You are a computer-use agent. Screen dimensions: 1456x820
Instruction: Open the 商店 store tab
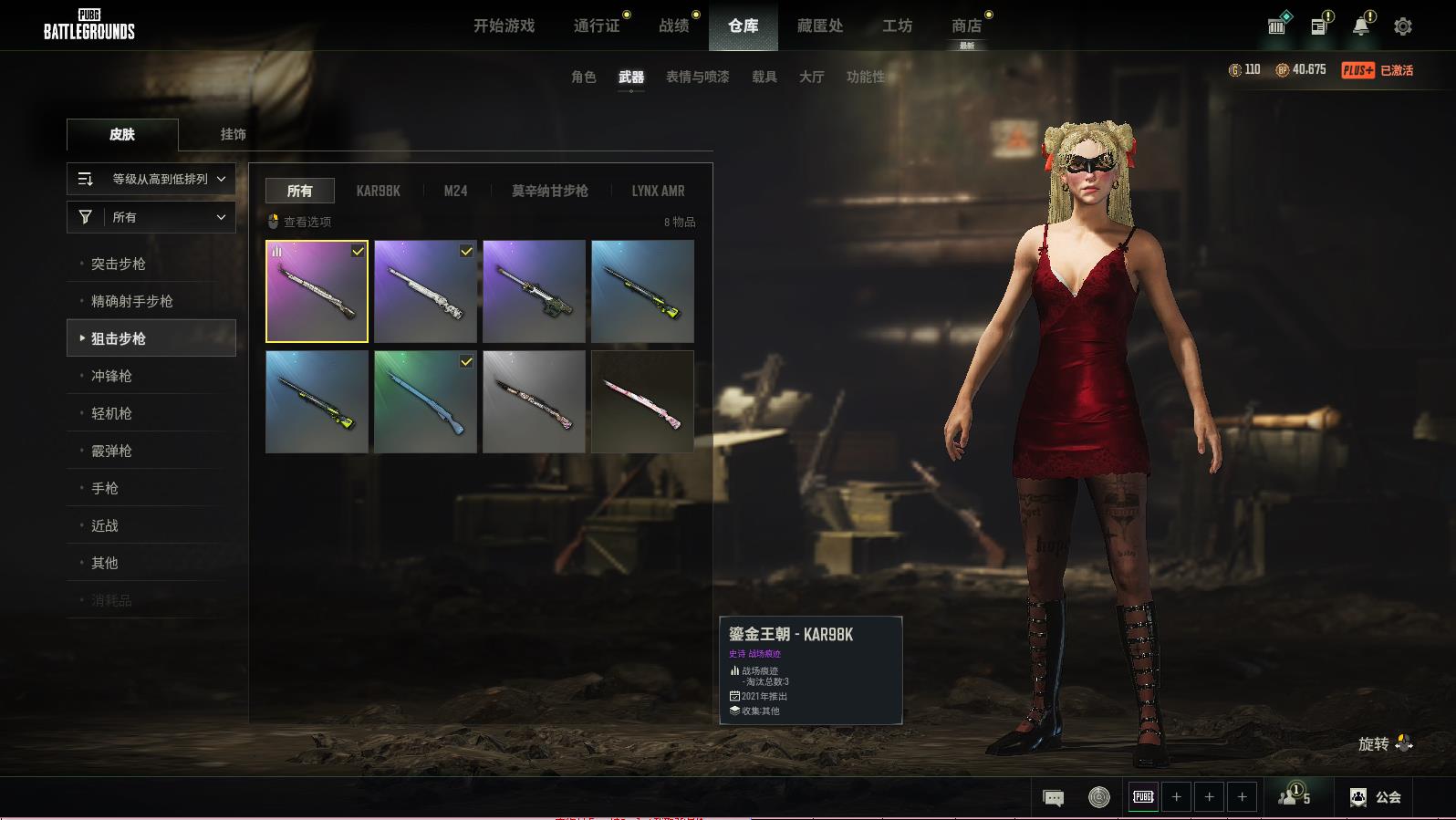(966, 26)
